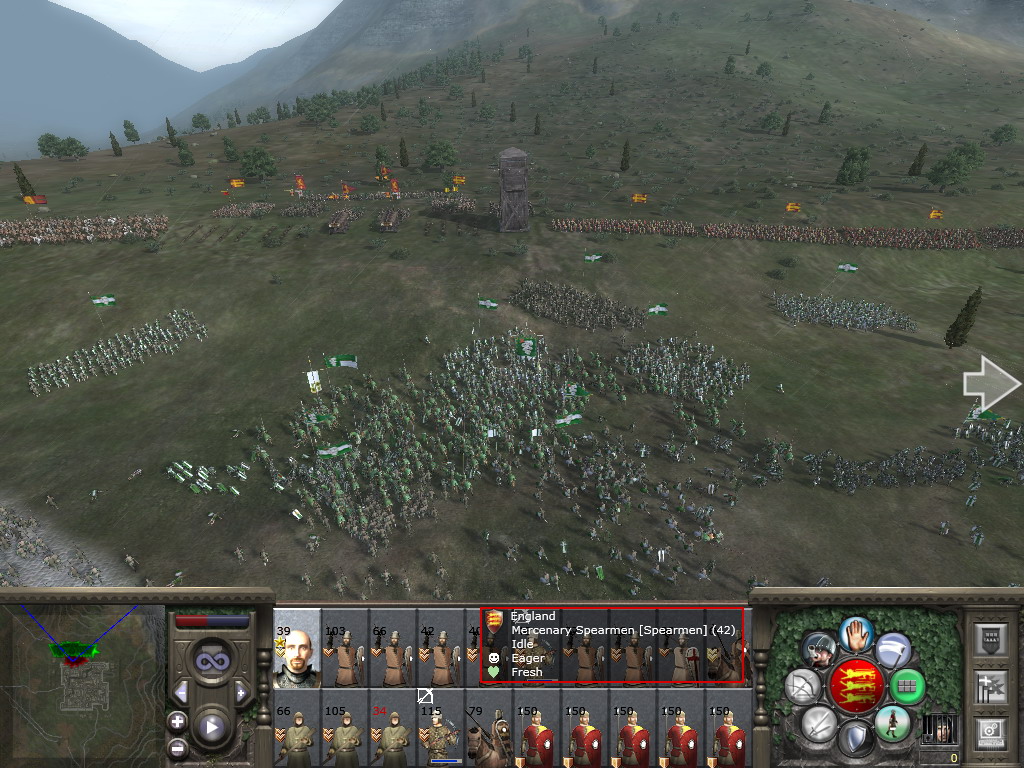Zoom out the minimap with round minus button
Screen dimensions: 1024x768
click(178, 746)
